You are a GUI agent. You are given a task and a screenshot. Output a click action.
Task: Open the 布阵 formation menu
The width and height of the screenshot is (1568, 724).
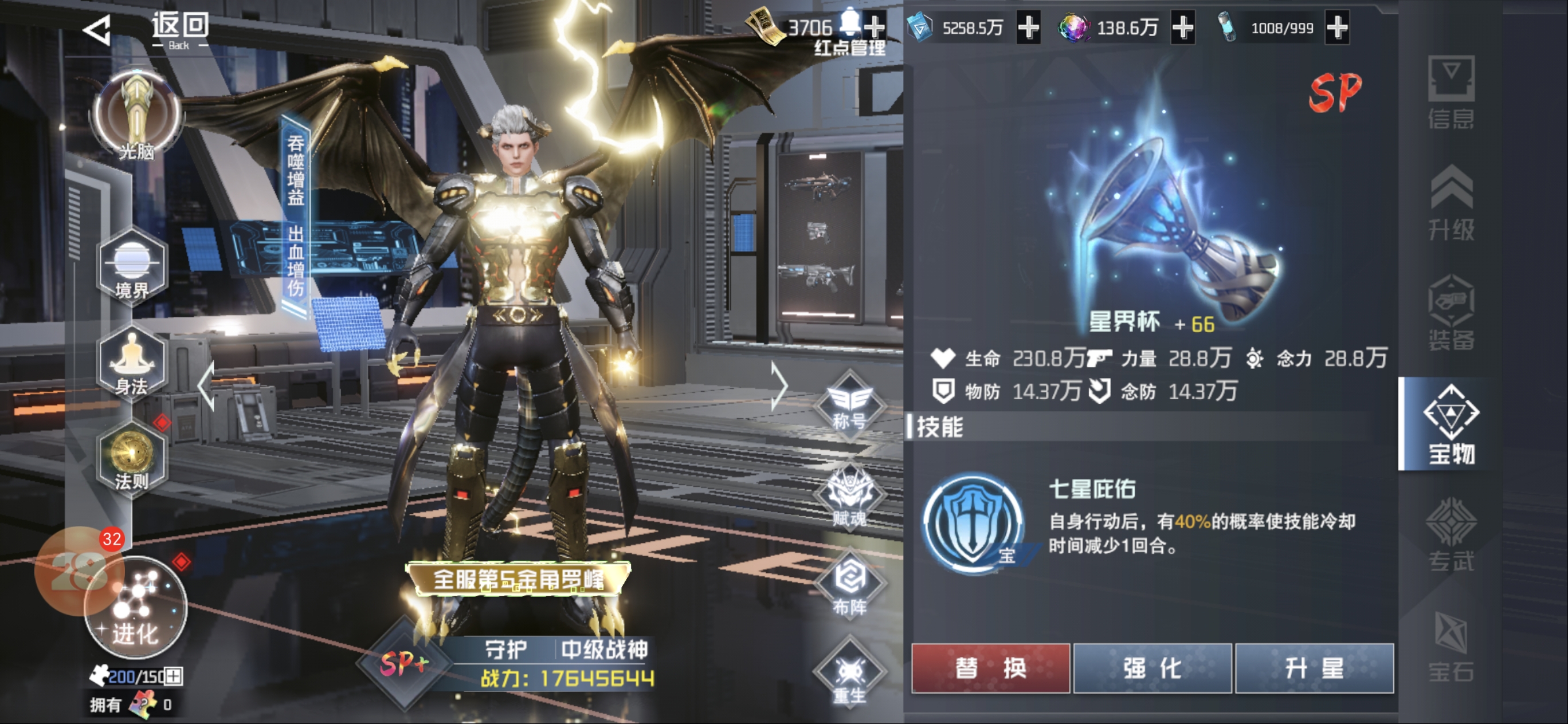(849, 584)
